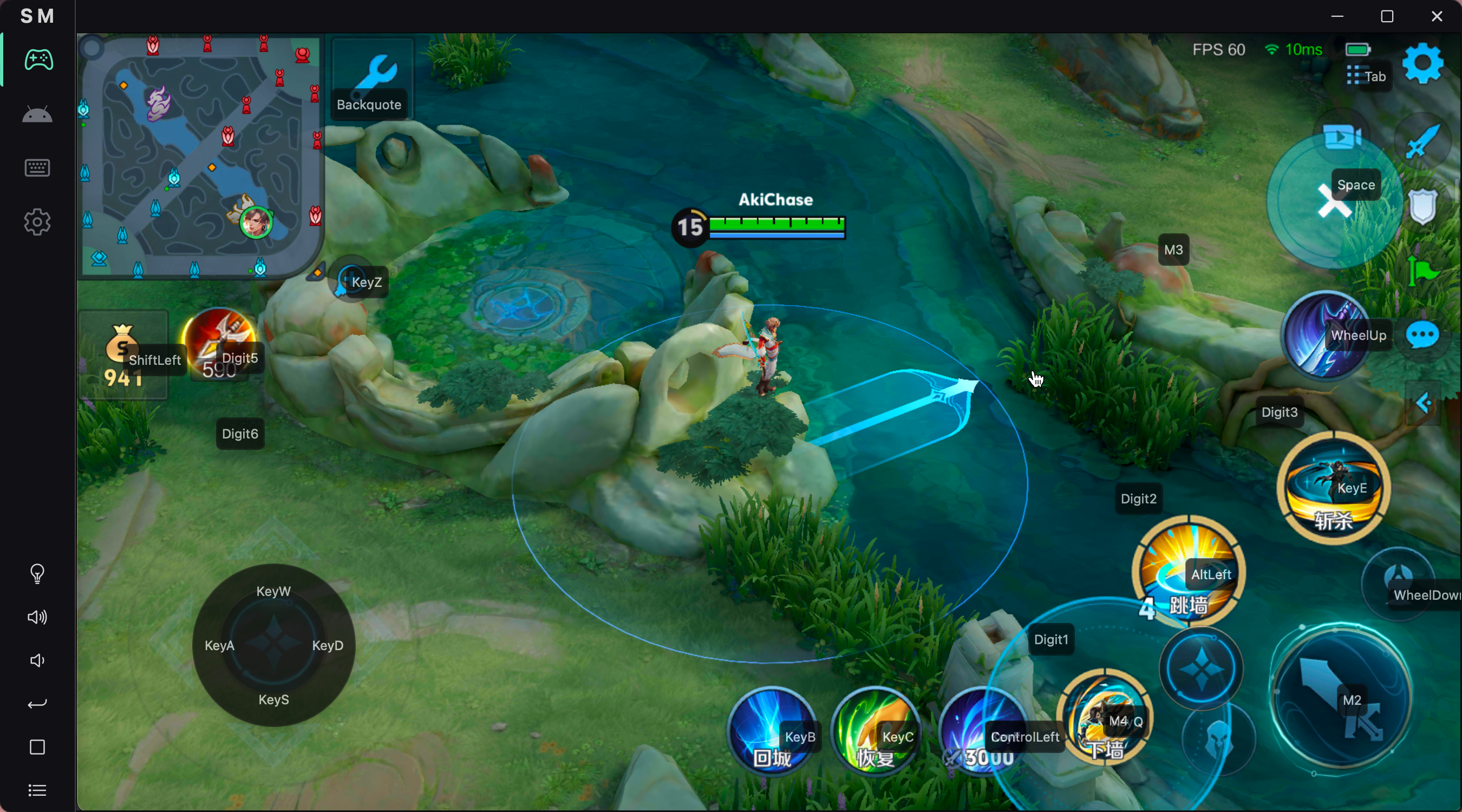Close the emulator window
The height and width of the screenshot is (812, 1462).
click(x=1437, y=16)
